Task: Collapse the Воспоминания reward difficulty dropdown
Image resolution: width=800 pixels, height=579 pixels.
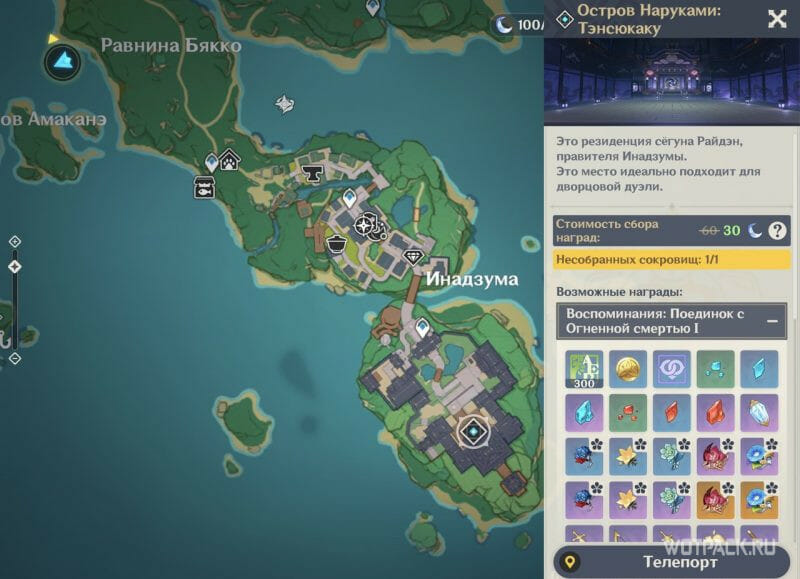Action: 772,322
